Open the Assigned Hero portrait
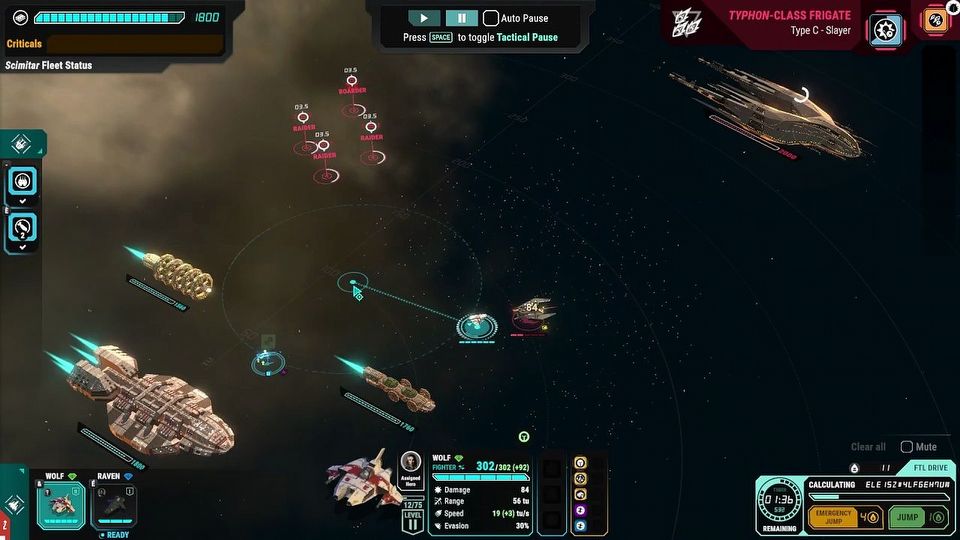 point(410,462)
